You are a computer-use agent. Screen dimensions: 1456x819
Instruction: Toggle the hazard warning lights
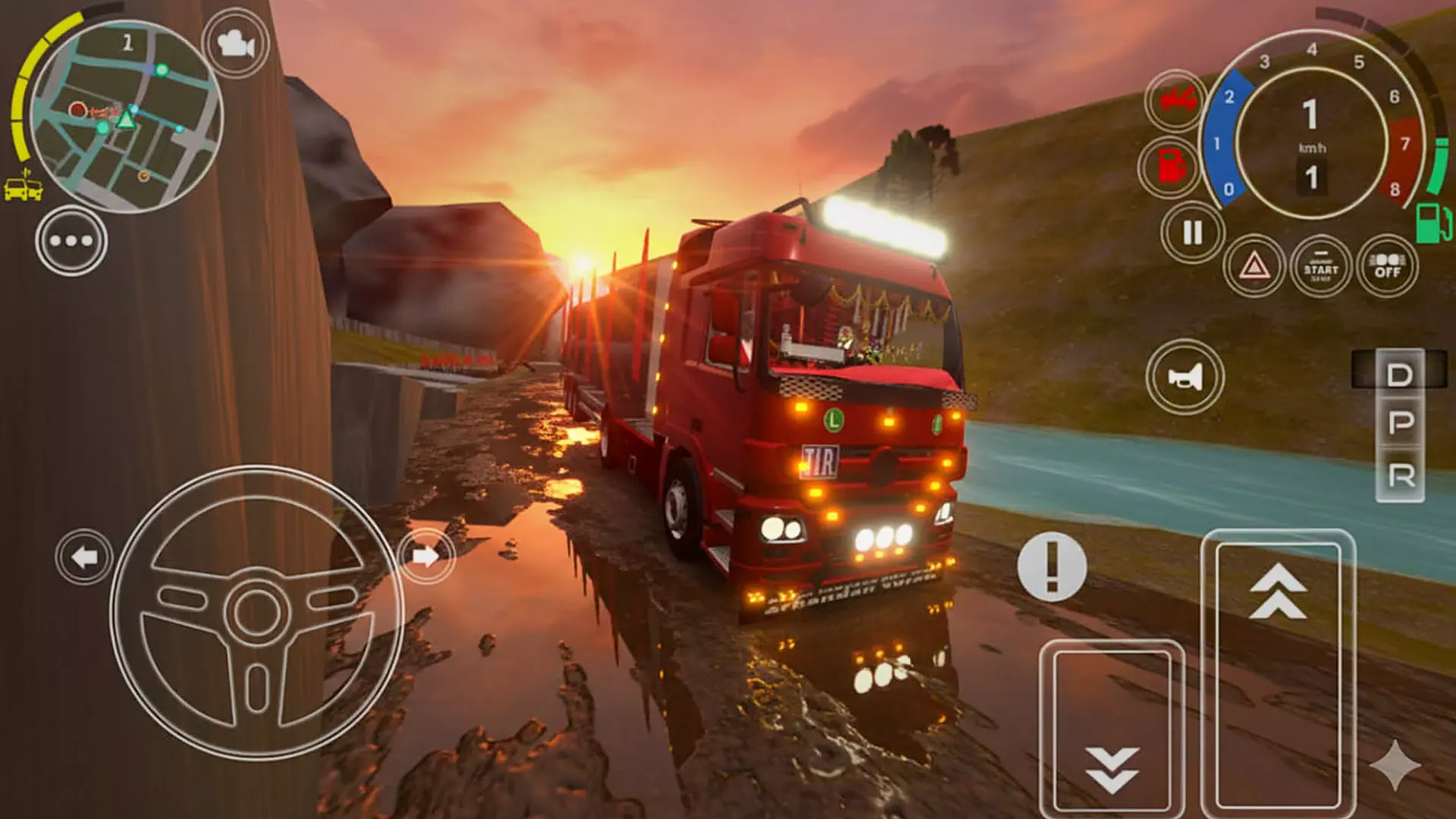point(1254,266)
